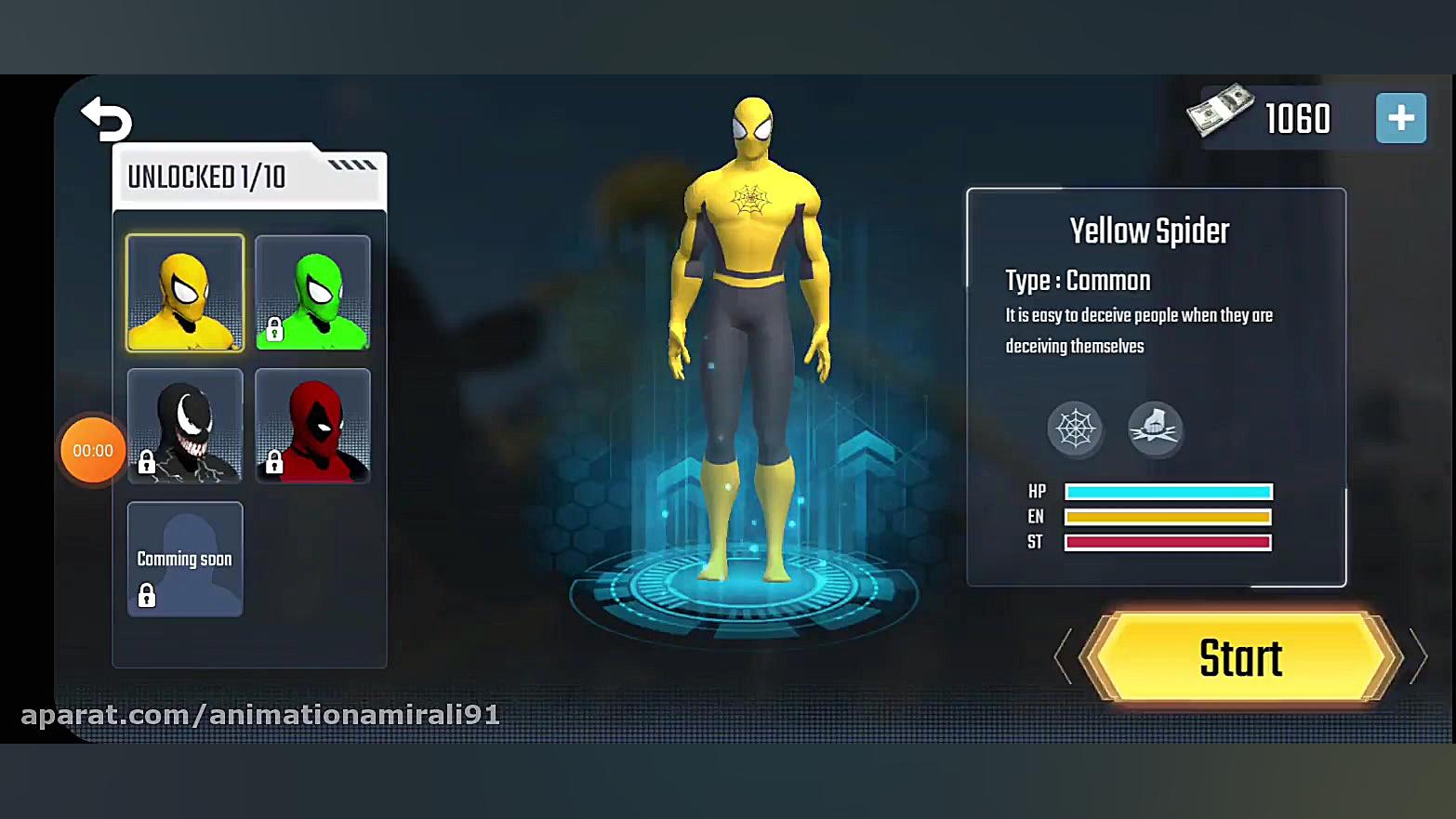Tap the orange 00:00 recording timer
The image size is (1456, 819).
click(93, 451)
